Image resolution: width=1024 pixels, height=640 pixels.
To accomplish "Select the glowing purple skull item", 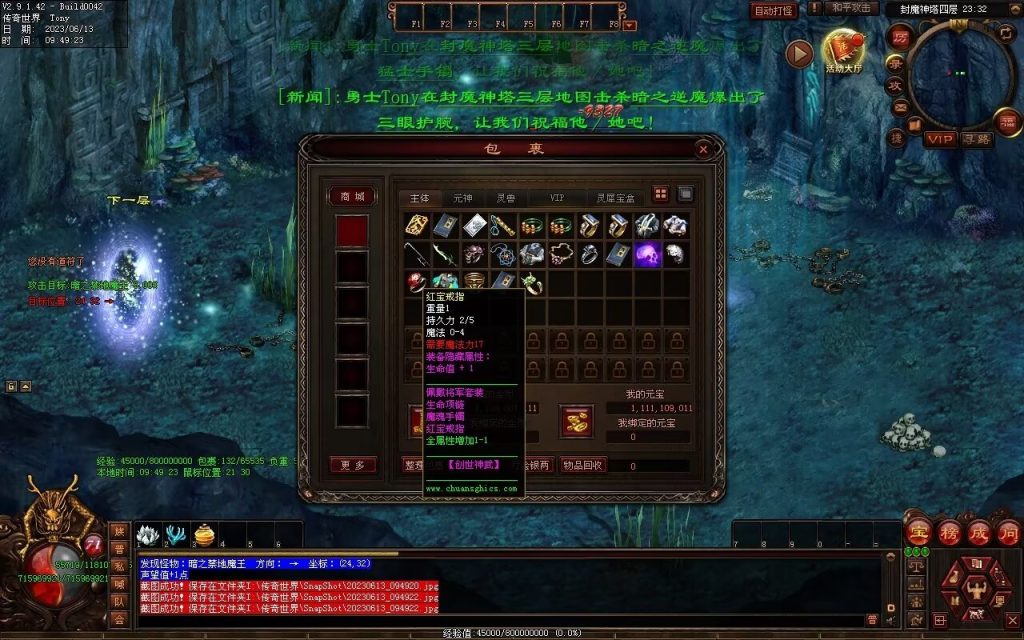I will 647,254.
